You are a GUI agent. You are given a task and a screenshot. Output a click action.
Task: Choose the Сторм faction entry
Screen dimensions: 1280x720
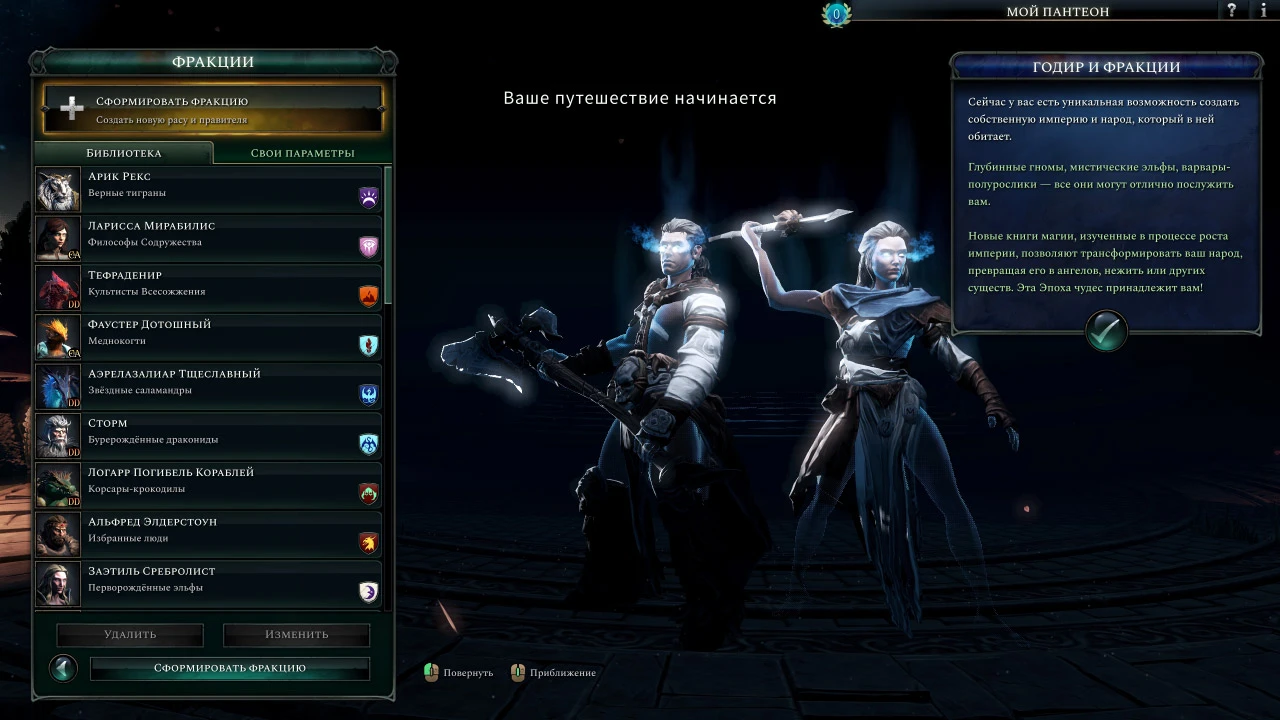point(208,433)
